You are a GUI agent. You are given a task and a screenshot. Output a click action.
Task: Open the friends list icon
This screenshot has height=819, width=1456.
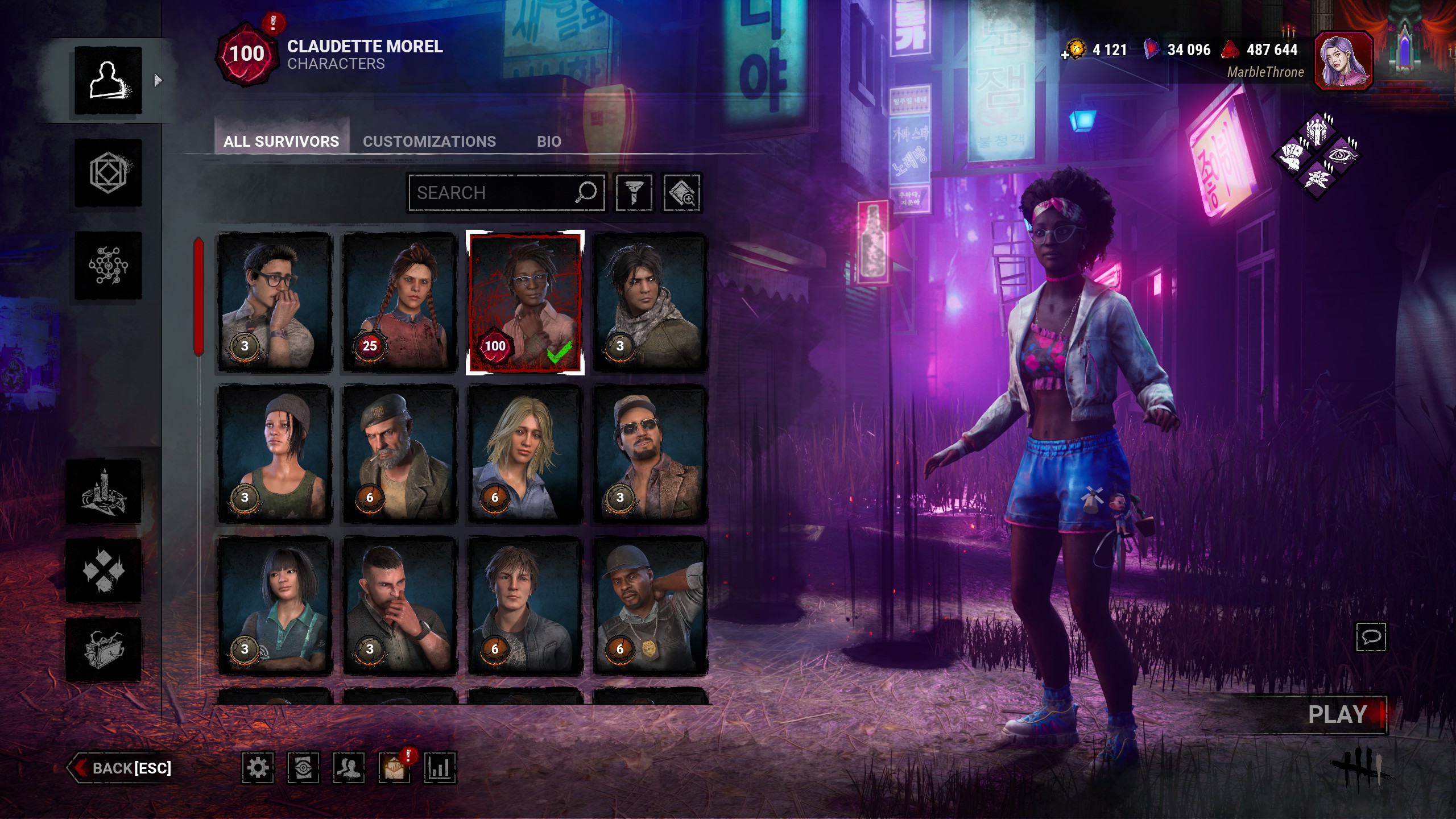click(x=349, y=768)
